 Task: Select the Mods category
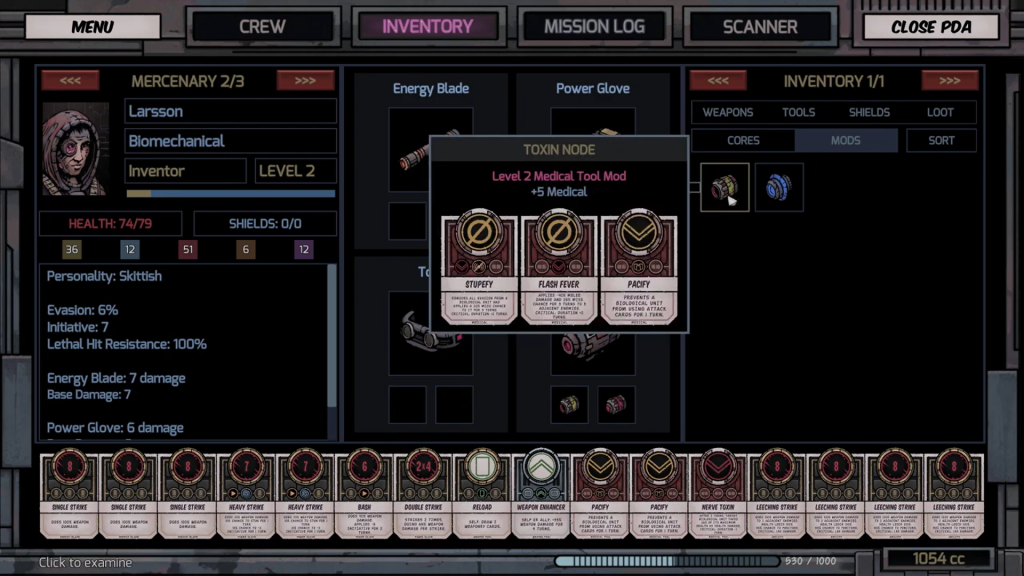(845, 141)
